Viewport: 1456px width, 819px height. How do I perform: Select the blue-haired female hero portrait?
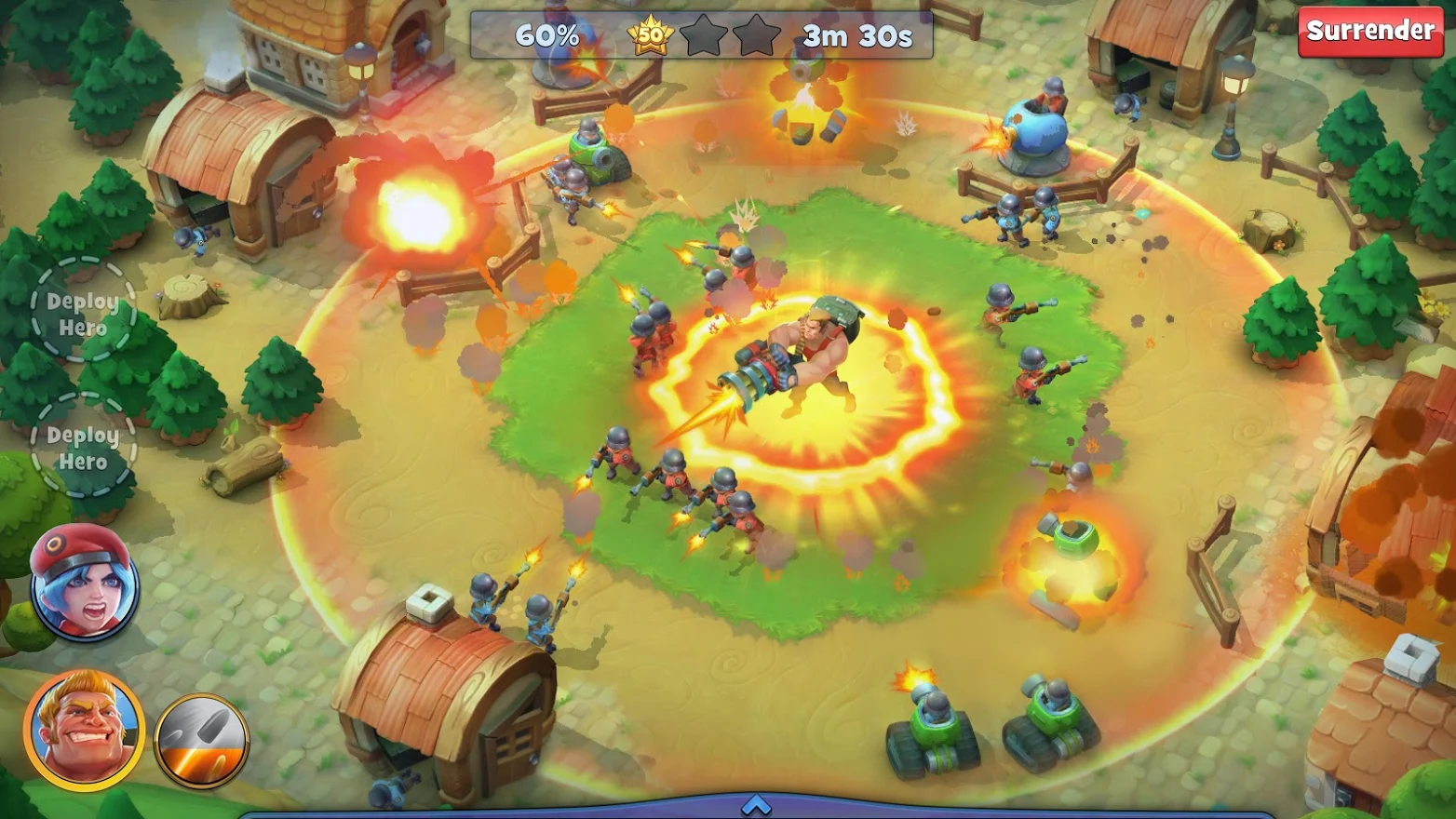[x=80, y=584]
